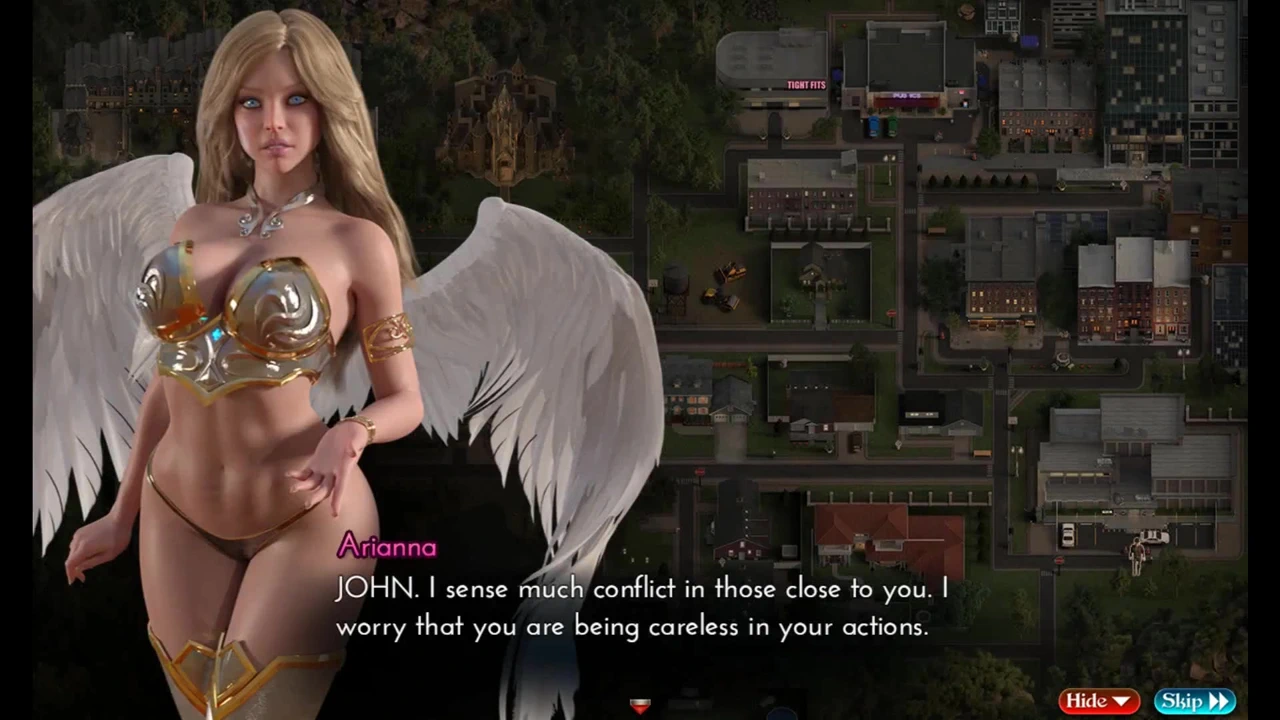
Task: Skip the dialogue with Arianna
Action: (1194, 701)
